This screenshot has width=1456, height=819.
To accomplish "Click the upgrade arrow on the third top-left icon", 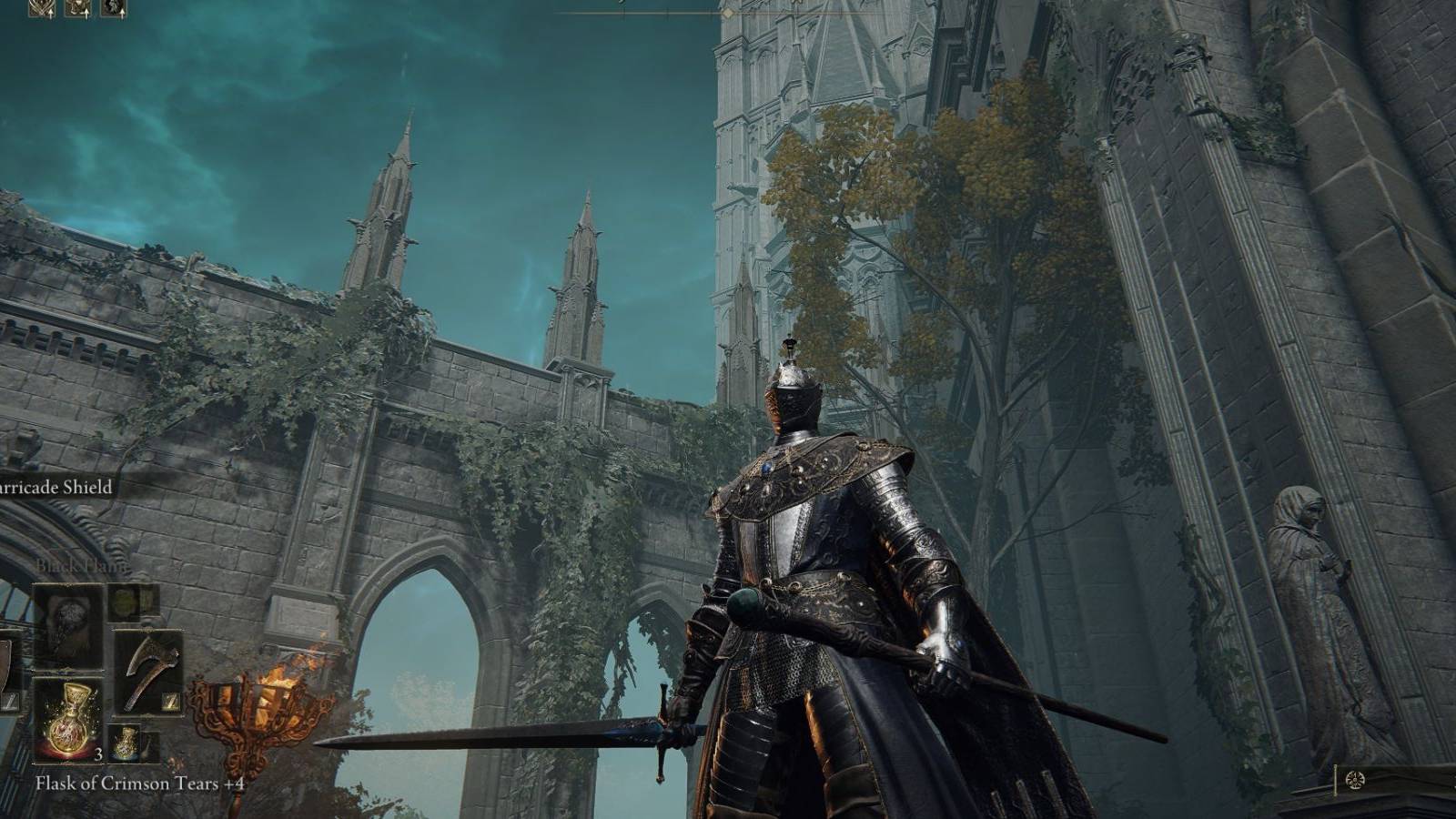I will [x=123, y=13].
